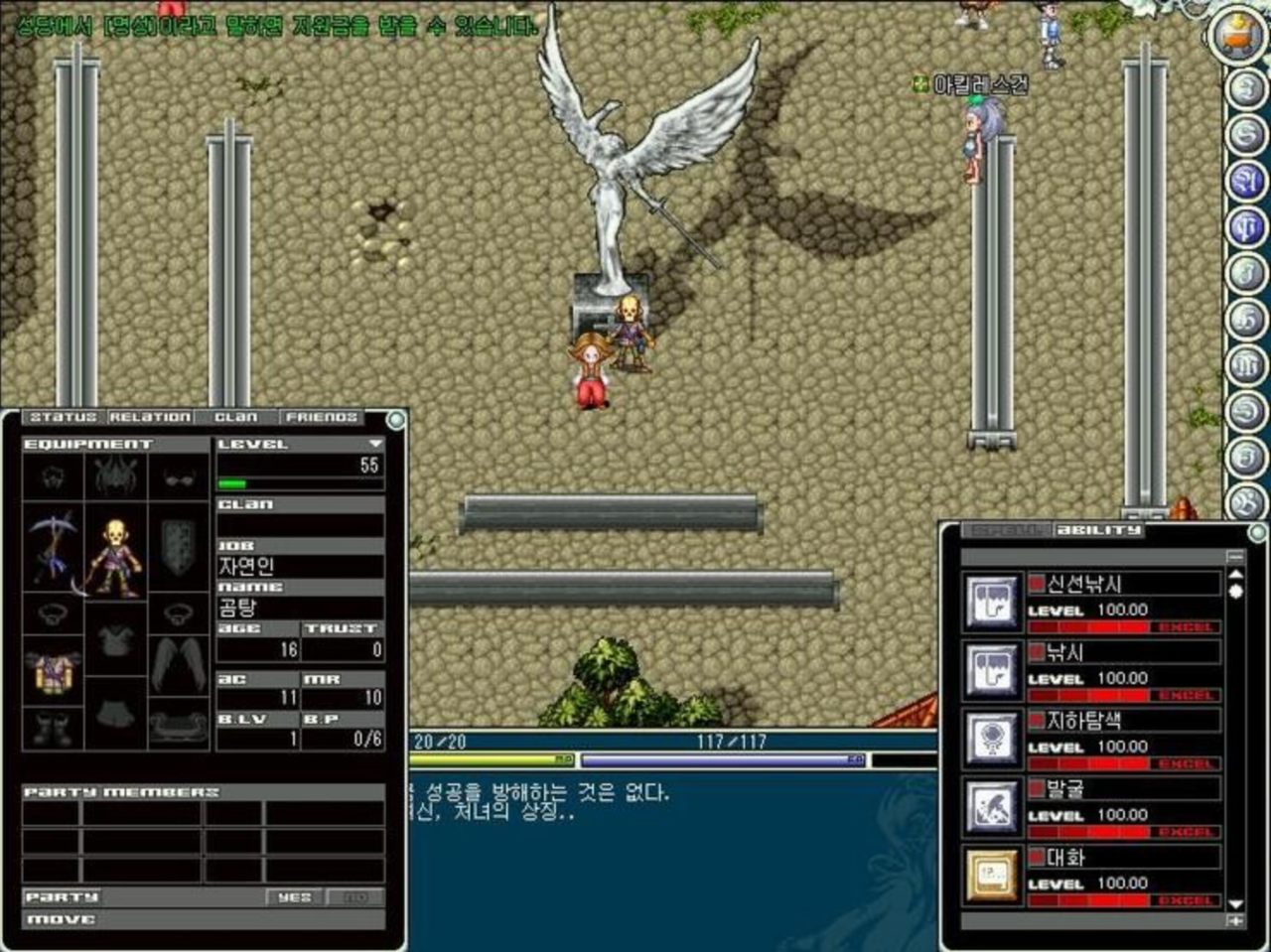This screenshot has height=952, width=1271.
Task: Open the Relation tab
Action: [150, 418]
